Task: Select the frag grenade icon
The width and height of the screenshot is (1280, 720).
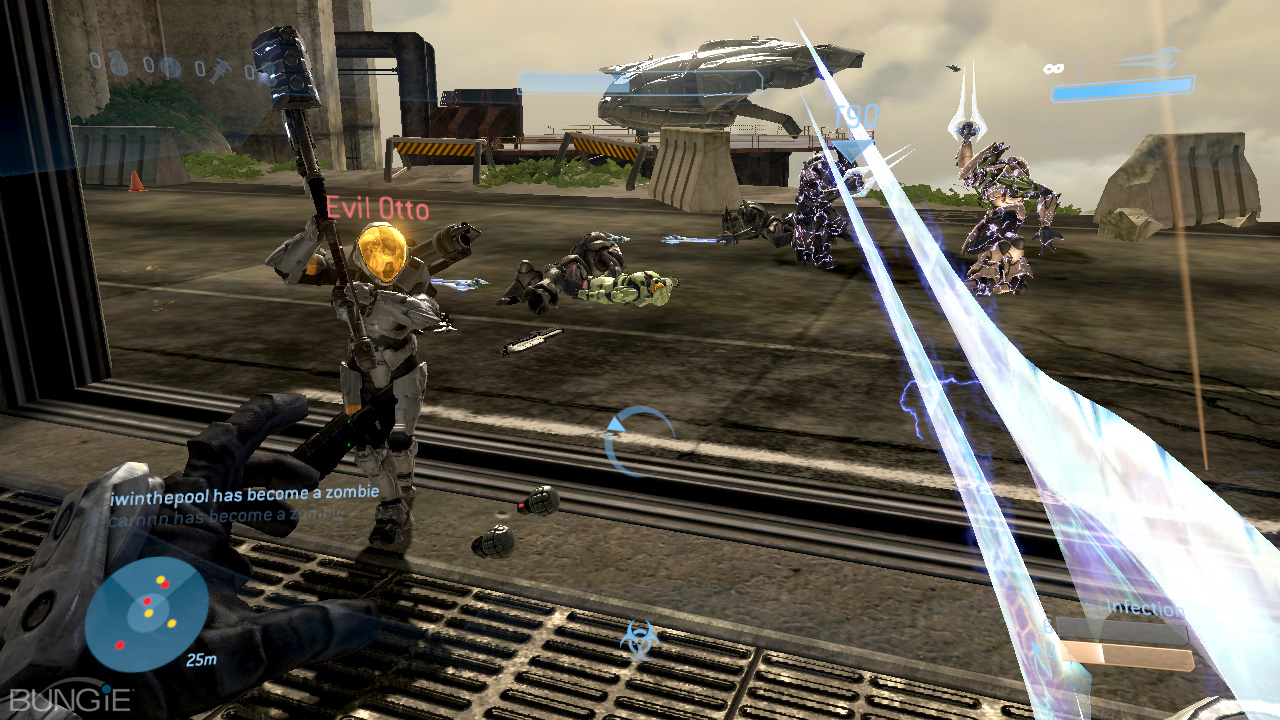Action: [119, 64]
